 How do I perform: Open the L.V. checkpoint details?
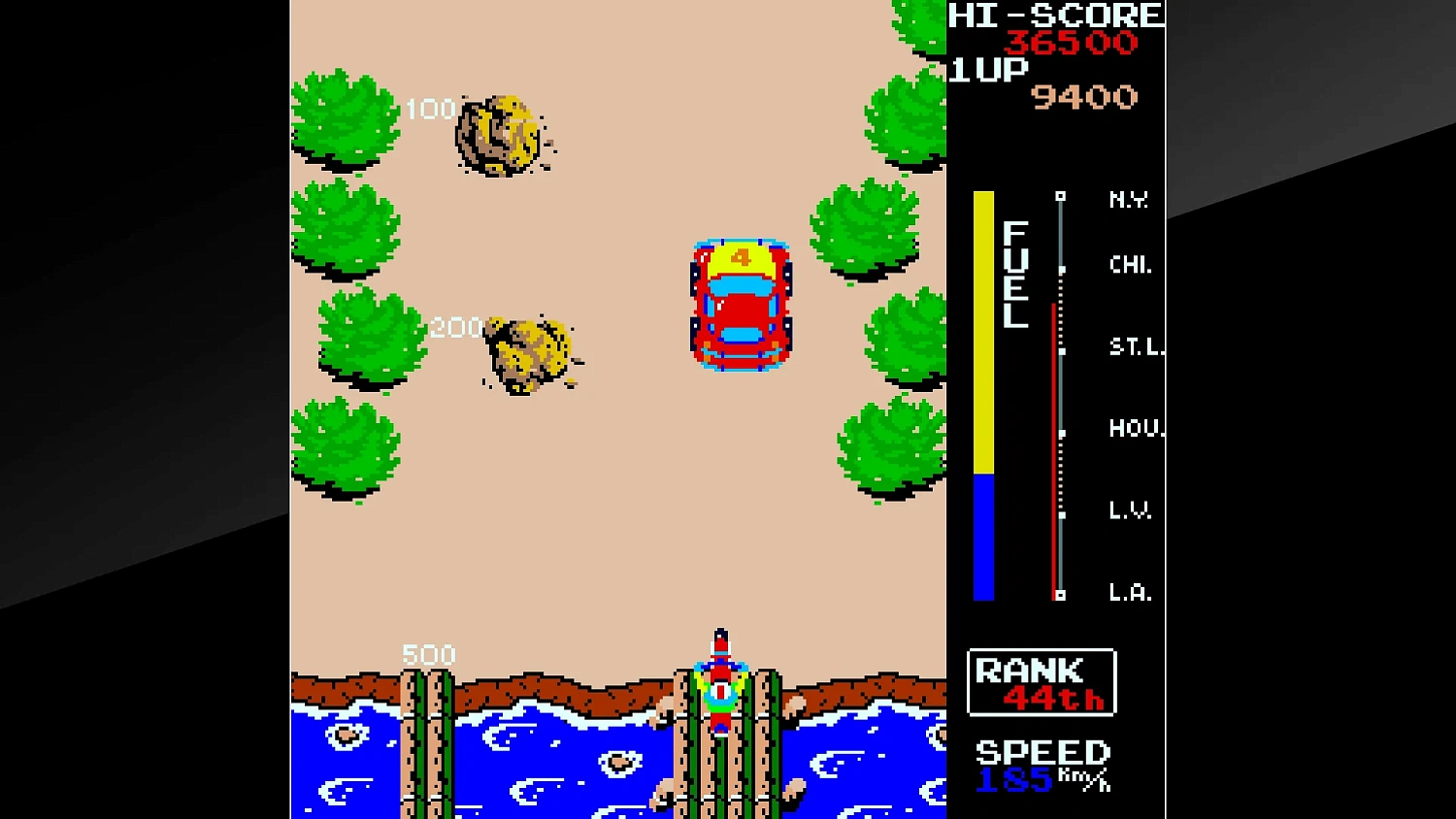(x=1063, y=511)
